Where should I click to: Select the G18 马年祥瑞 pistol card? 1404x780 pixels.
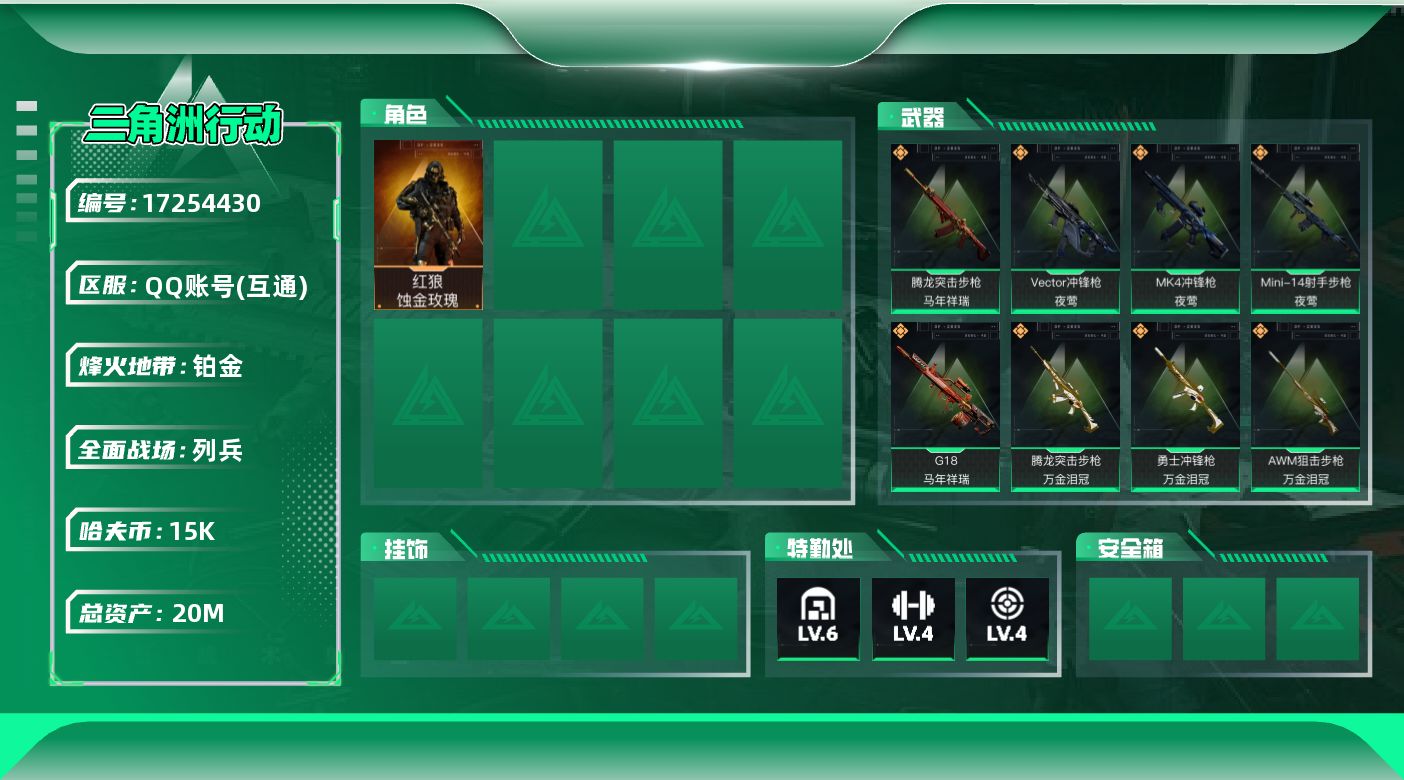click(x=945, y=406)
